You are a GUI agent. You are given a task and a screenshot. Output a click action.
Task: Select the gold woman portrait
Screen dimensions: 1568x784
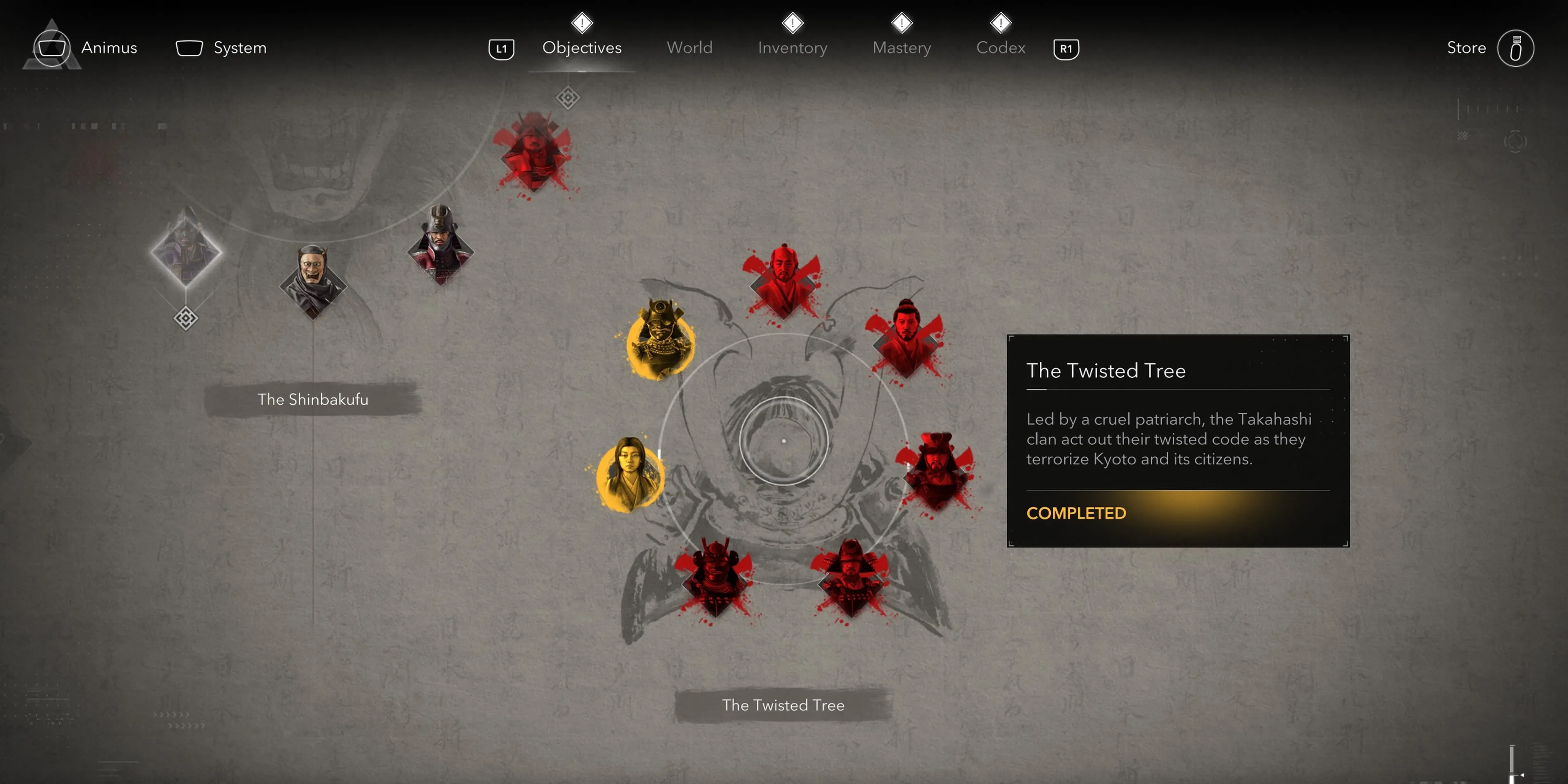click(x=630, y=474)
